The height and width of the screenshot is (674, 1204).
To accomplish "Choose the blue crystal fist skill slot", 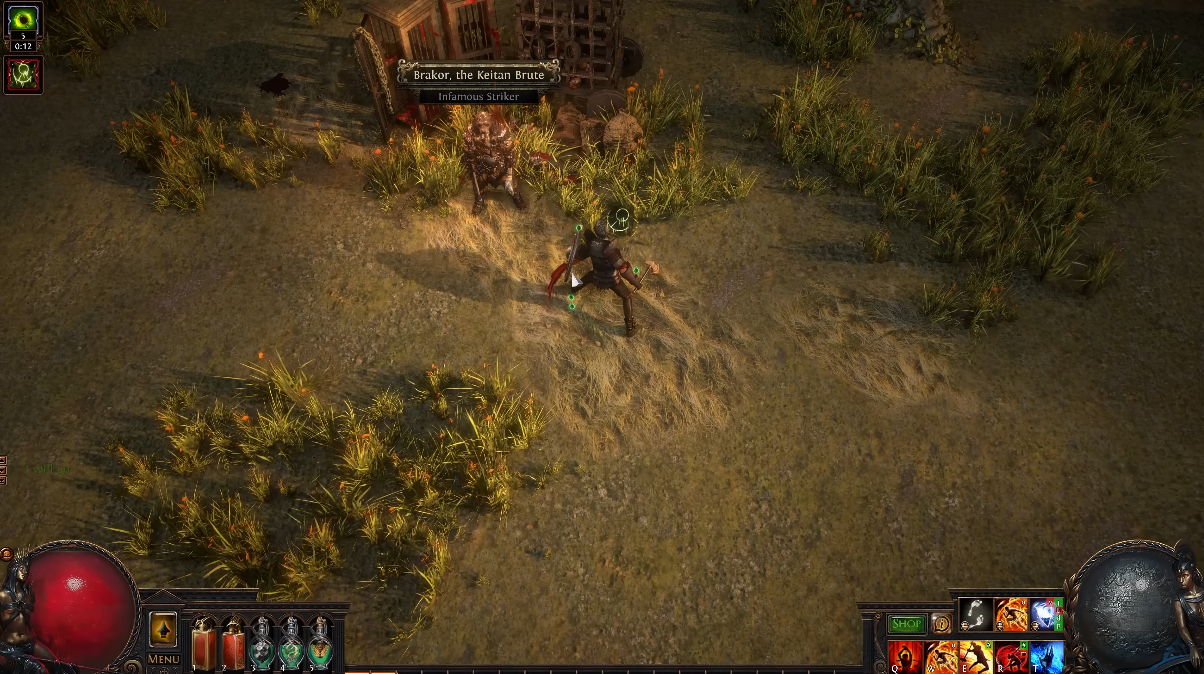I will (x=1044, y=615).
